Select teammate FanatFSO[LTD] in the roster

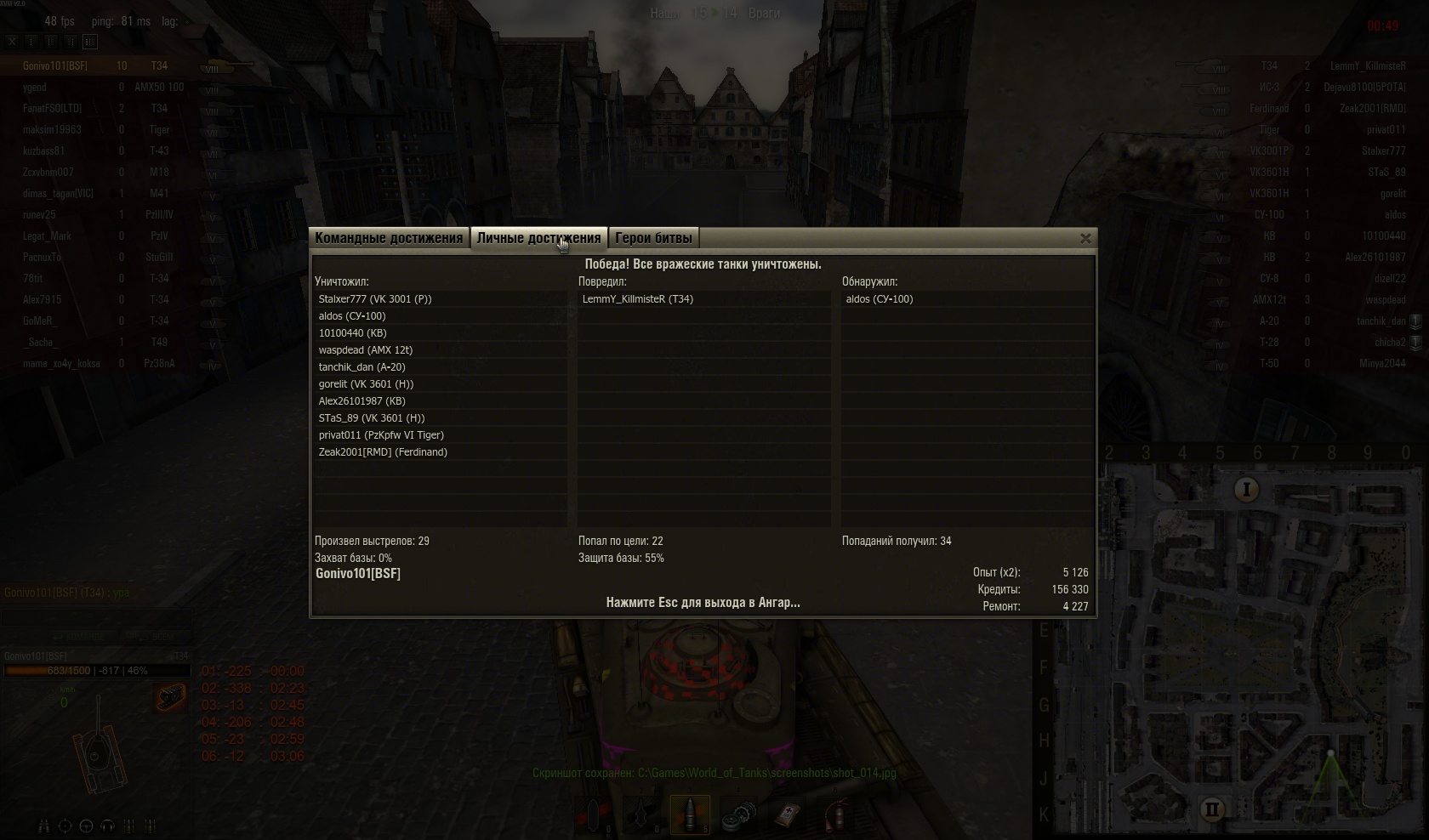coord(53,109)
